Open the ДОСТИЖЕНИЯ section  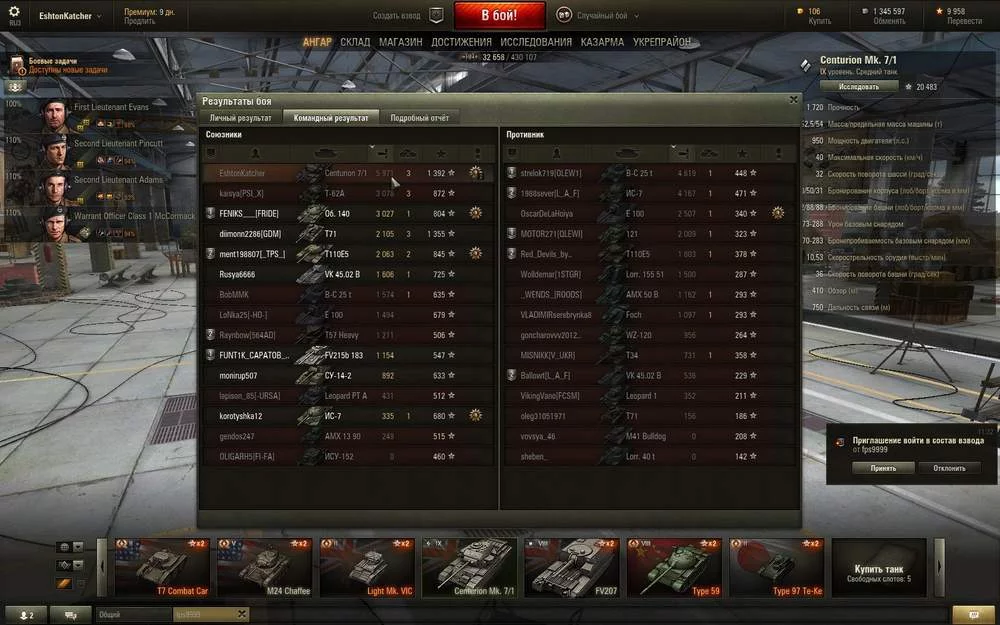[x=461, y=42]
